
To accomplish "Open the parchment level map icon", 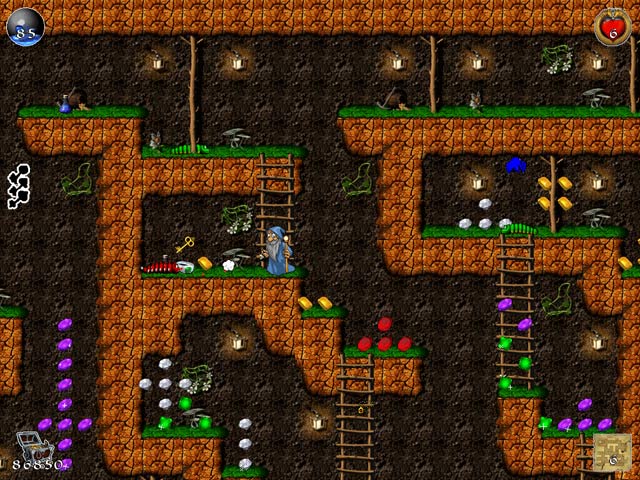I will 612,452.
